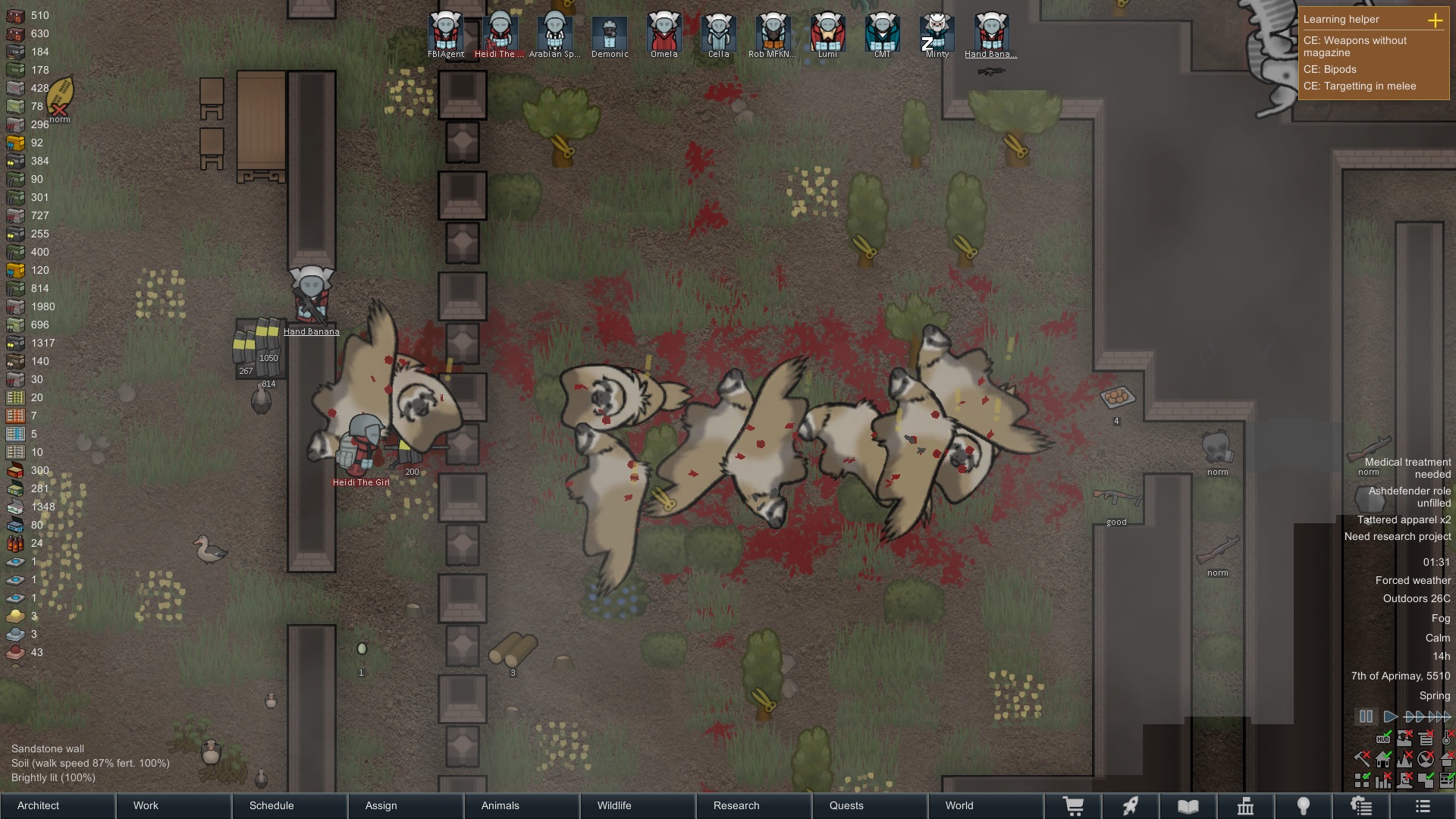Open the shopping cart trade menu

coord(1073,806)
